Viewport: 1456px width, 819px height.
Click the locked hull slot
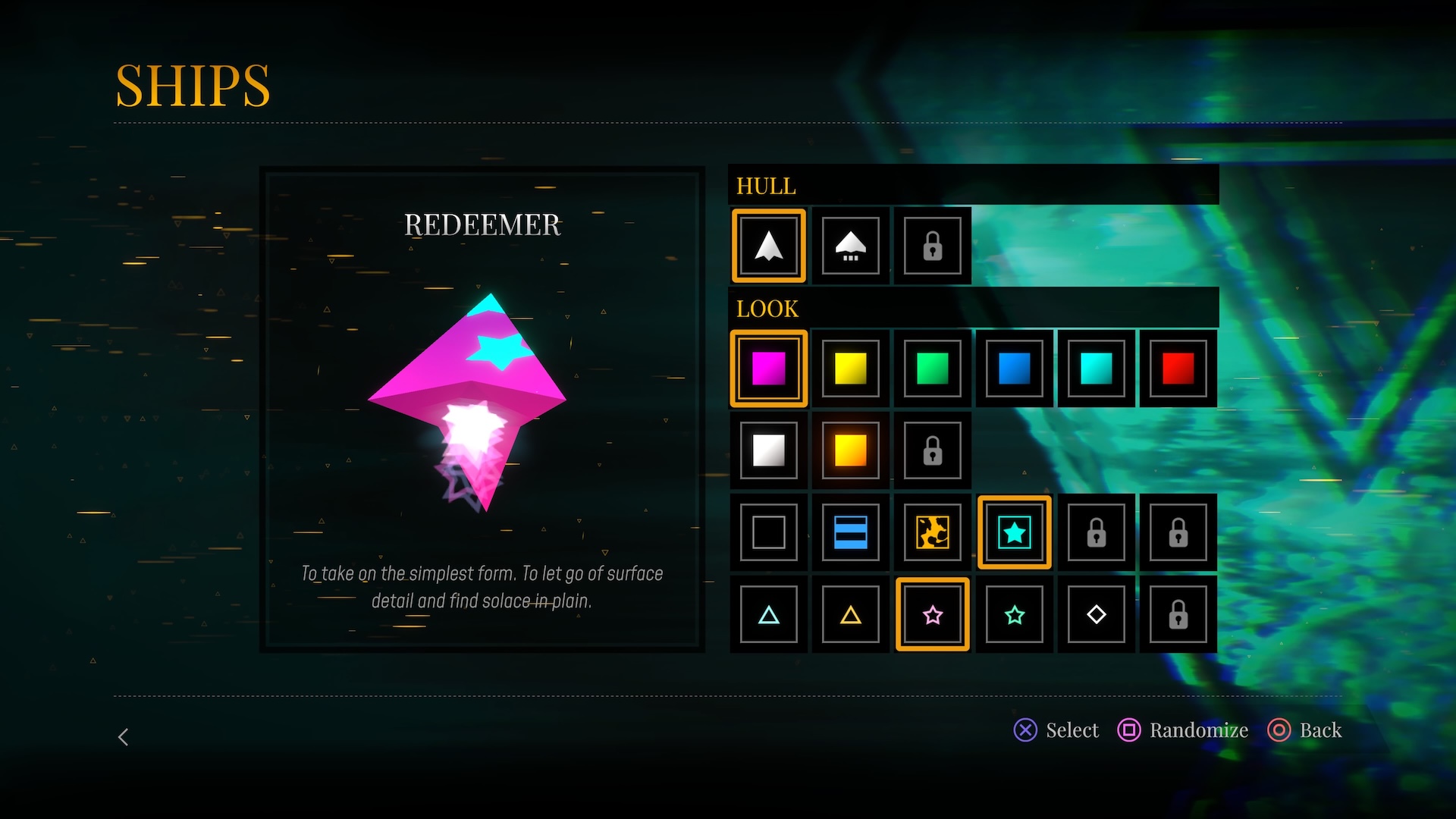pos(932,246)
